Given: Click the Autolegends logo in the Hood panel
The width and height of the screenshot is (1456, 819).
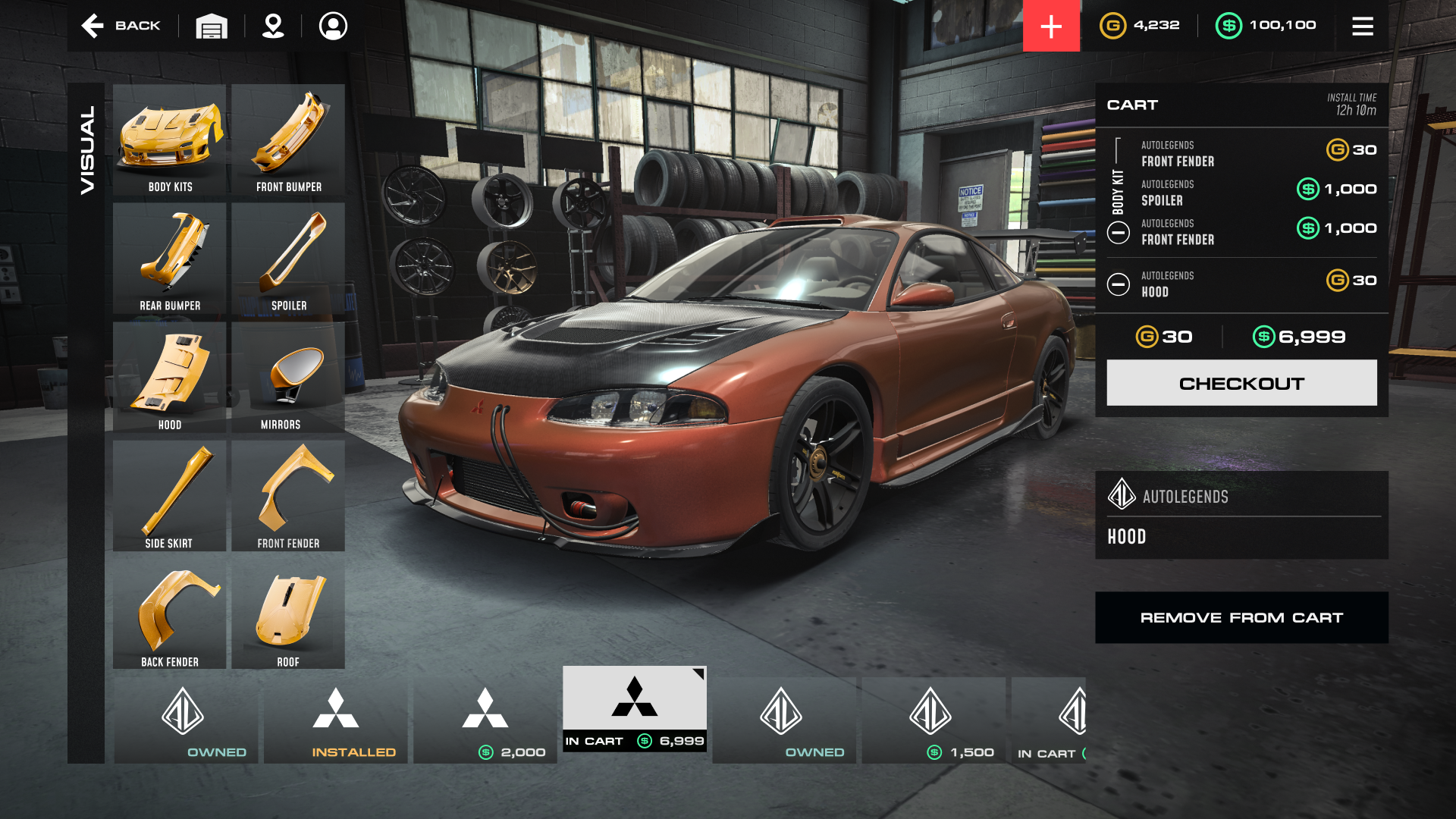Looking at the screenshot, I should point(1120,497).
